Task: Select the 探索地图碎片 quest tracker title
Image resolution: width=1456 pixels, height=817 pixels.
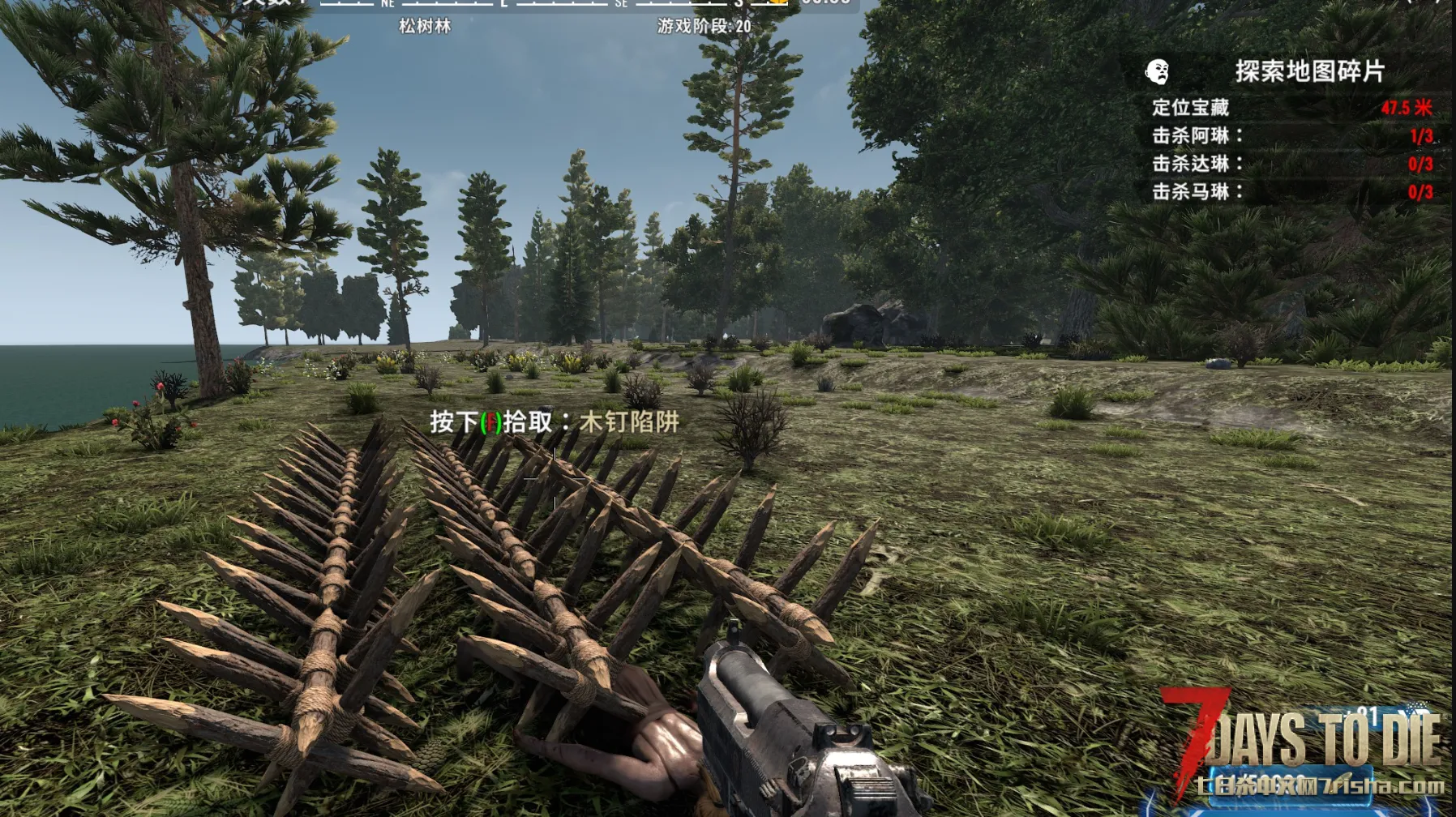Action: tap(1309, 71)
